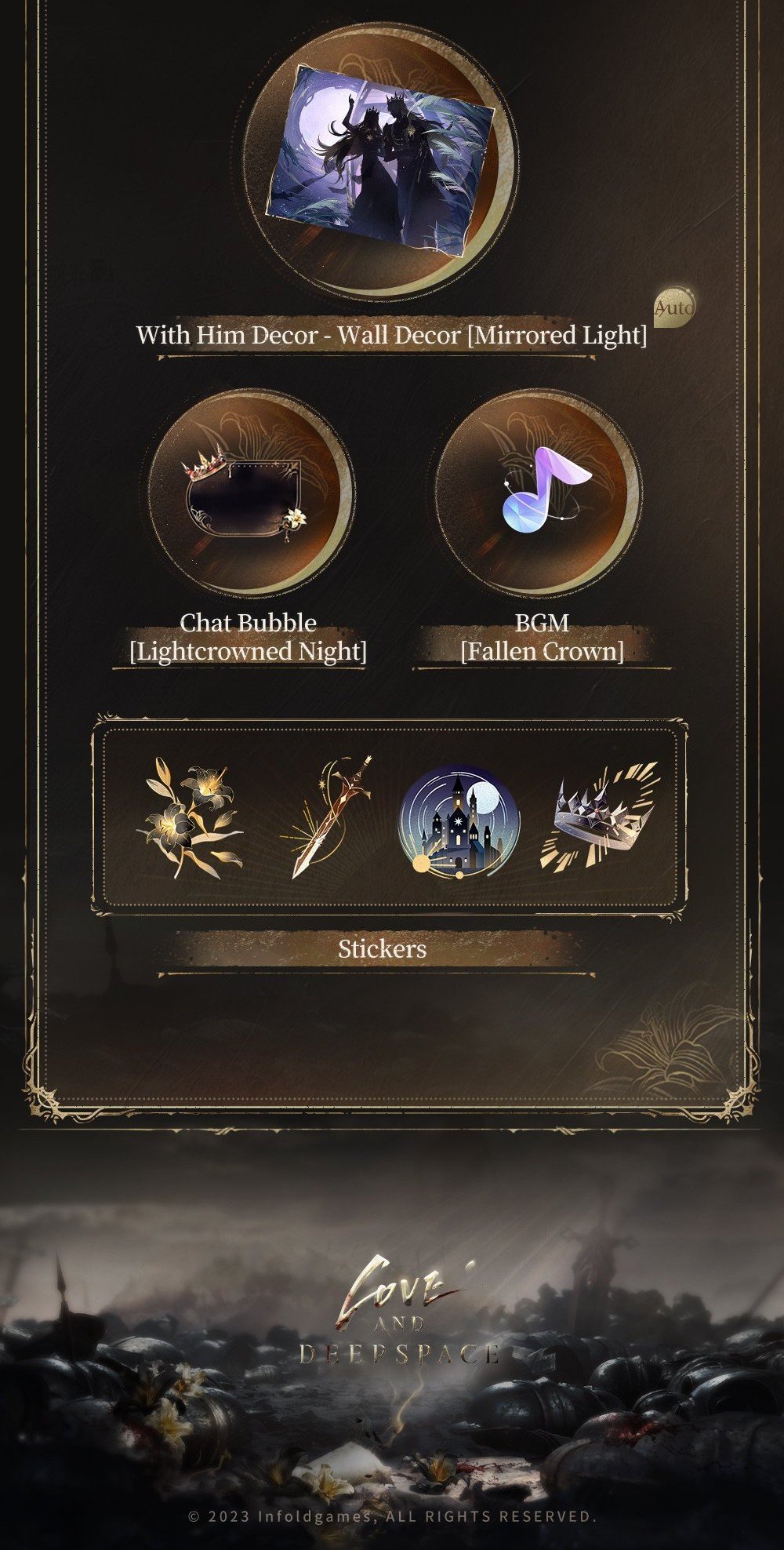Screen dimensions: 784x1550
Task: Pick the golden lily flower sticker
Action: tap(191, 817)
